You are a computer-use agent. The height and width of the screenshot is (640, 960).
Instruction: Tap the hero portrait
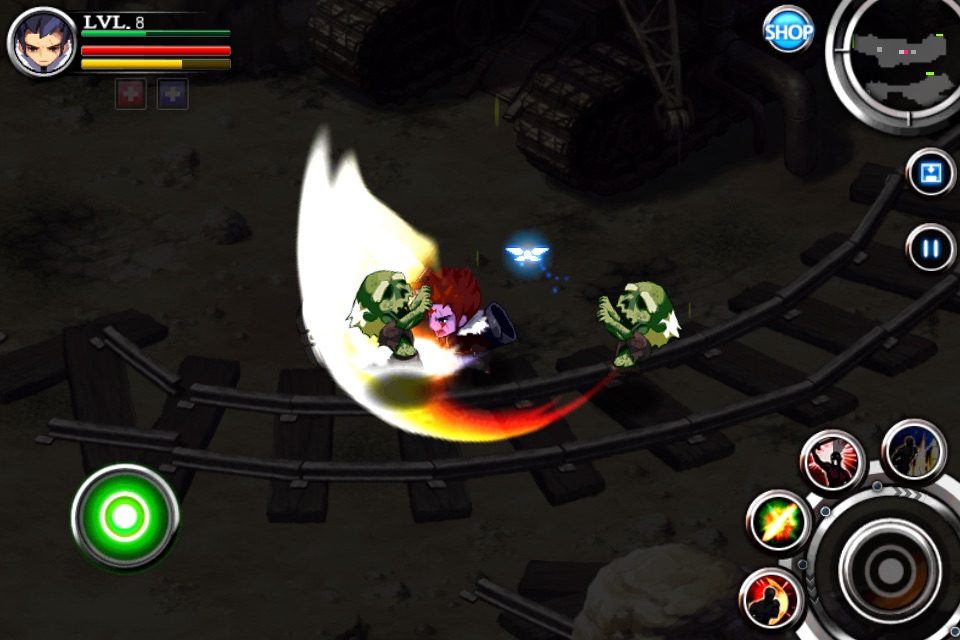tap(41, 42)
